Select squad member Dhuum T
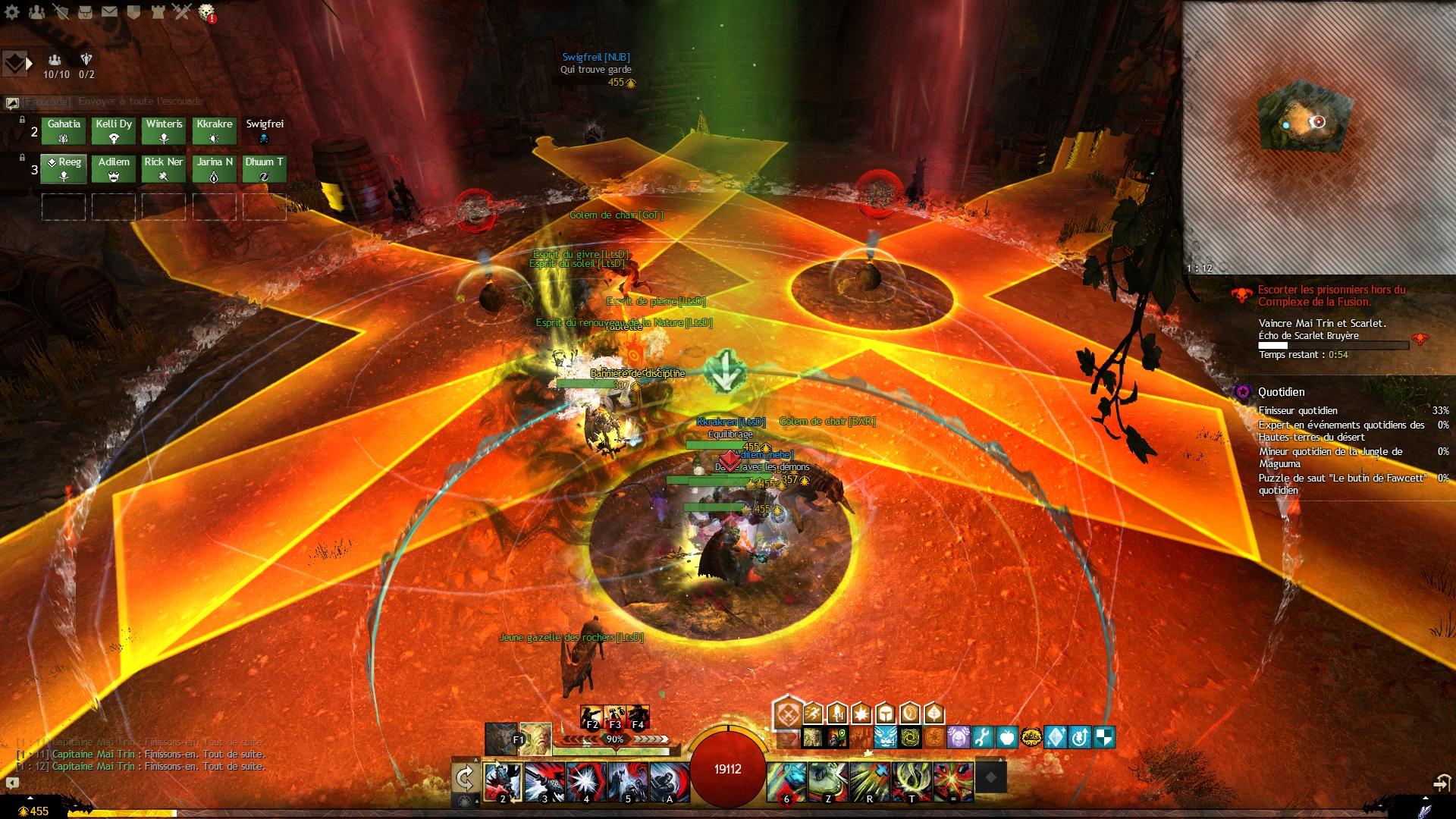The width and height of the screenshot is (1456, 819). coord(264,169)
